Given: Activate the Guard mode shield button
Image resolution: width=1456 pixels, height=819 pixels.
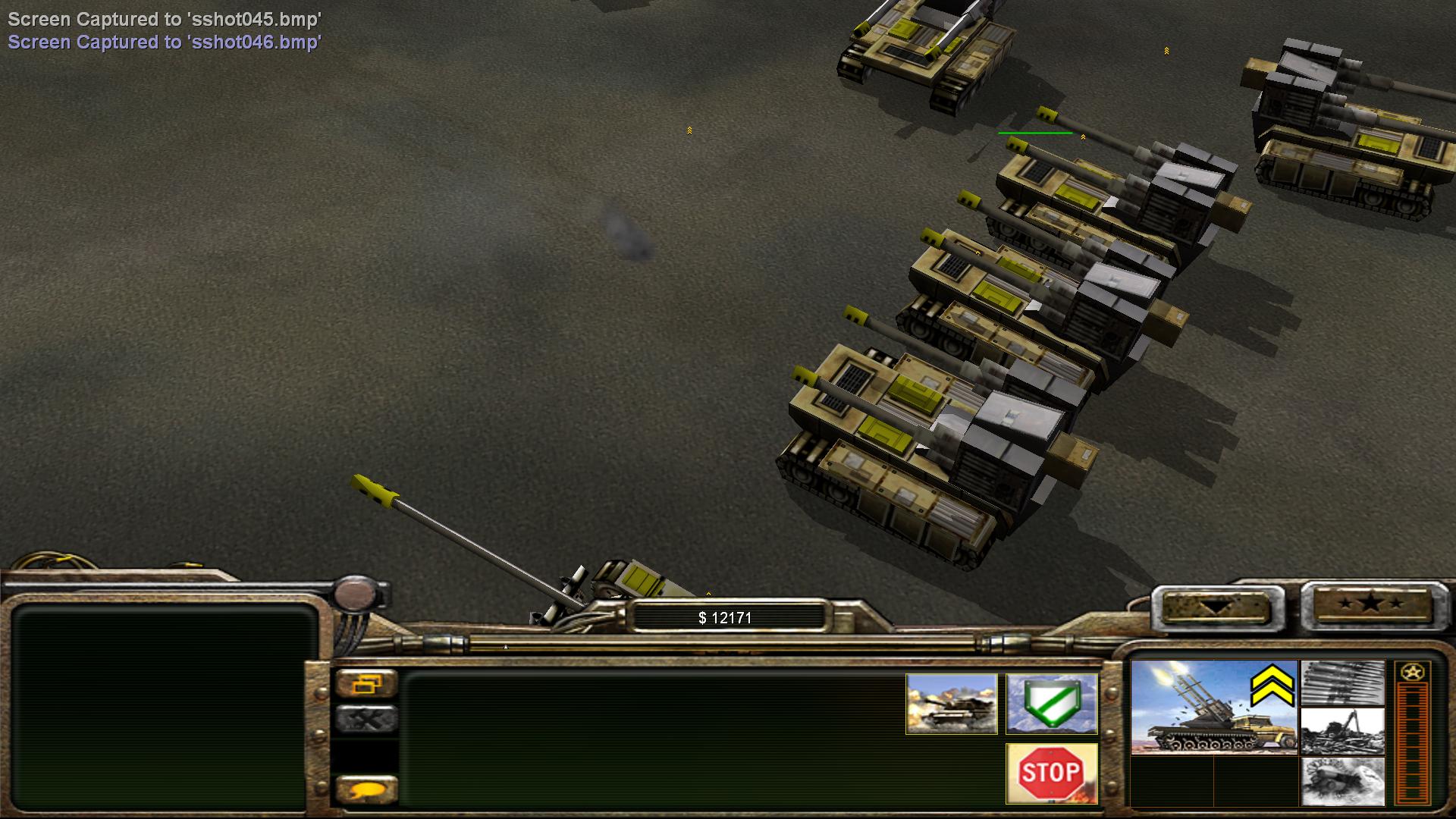Looking at the screenshot, I should [1051, 704].
